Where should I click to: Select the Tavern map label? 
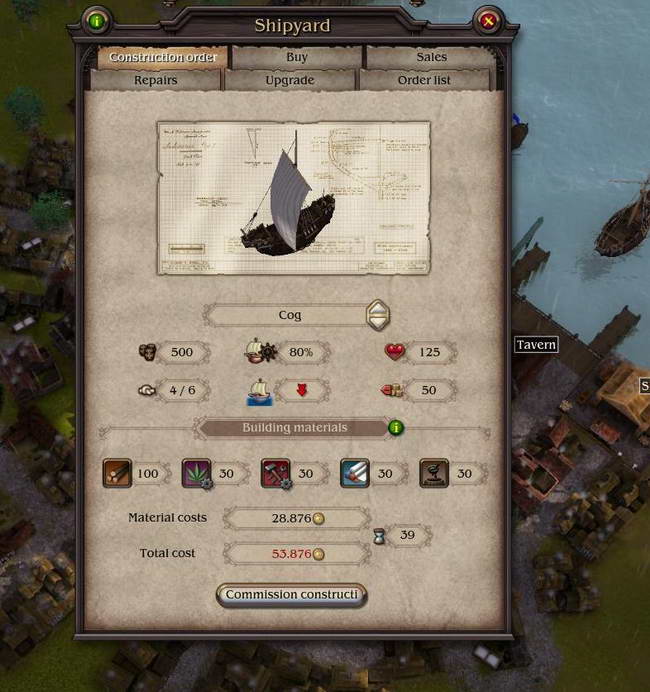(x=536, y=345)
